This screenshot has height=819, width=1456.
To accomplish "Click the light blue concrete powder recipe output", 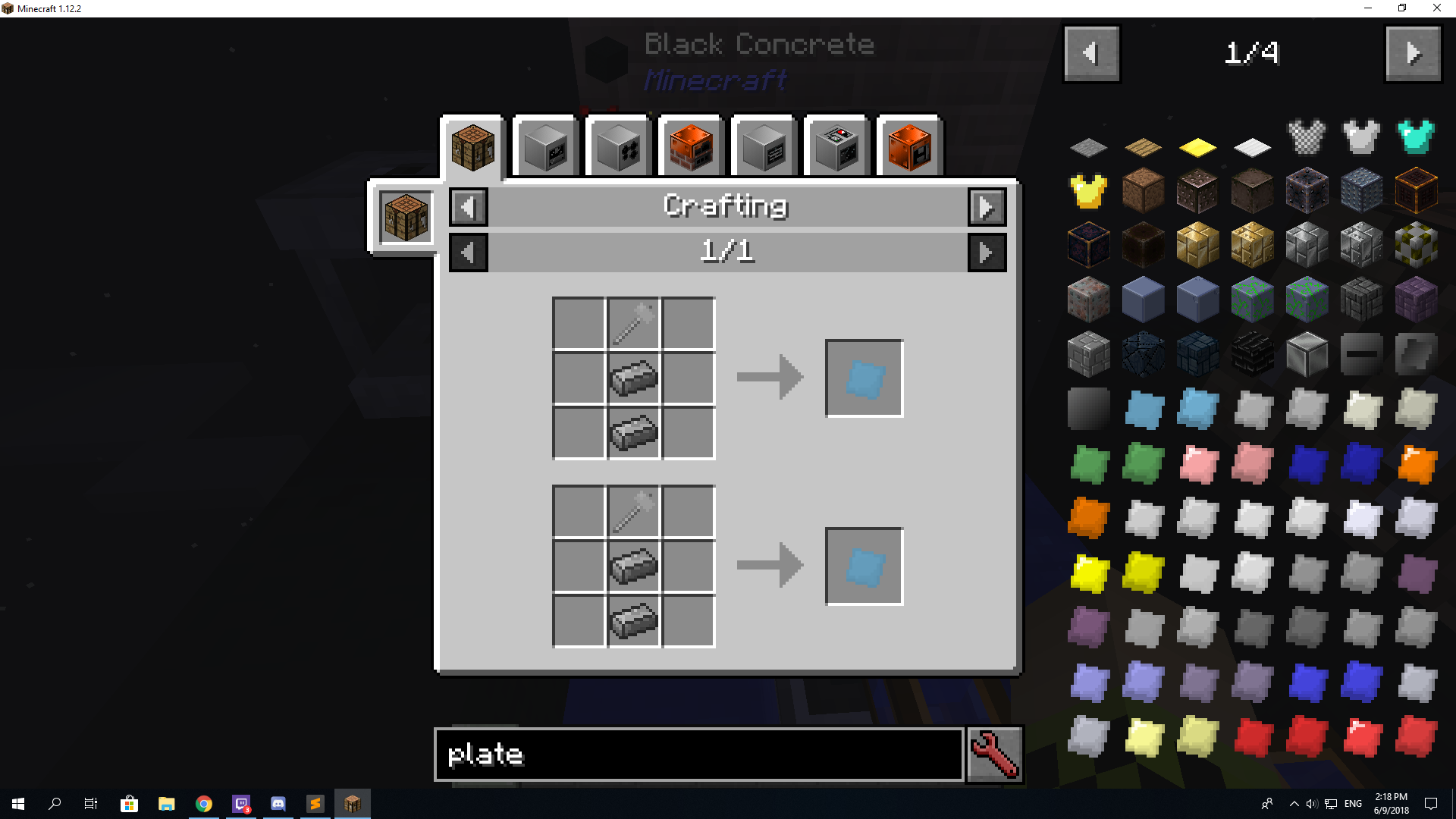I will pyautogui.click(x=864, y=377).
